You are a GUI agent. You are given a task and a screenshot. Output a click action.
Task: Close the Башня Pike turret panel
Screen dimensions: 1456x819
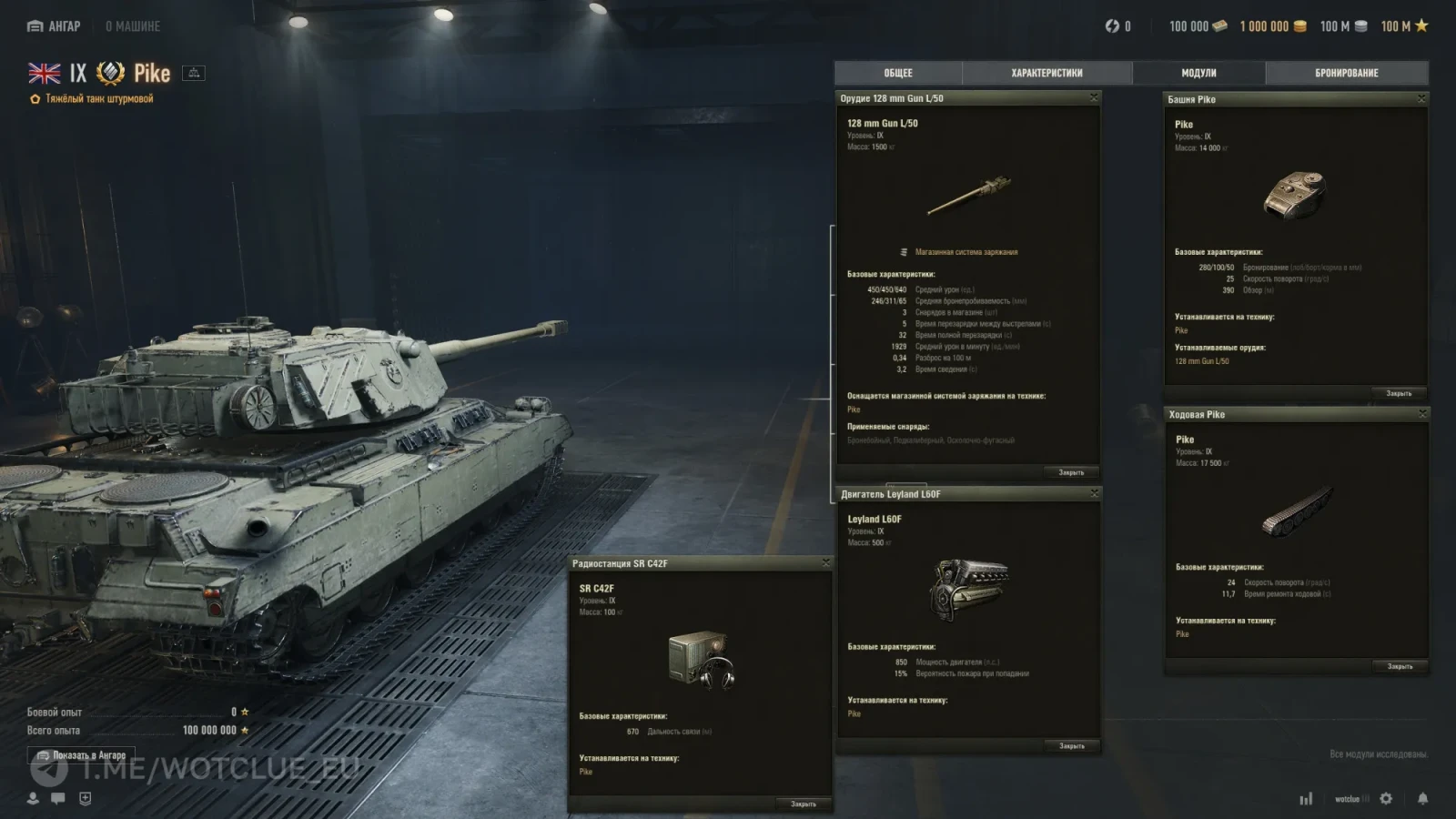(x=1420, y=98)
